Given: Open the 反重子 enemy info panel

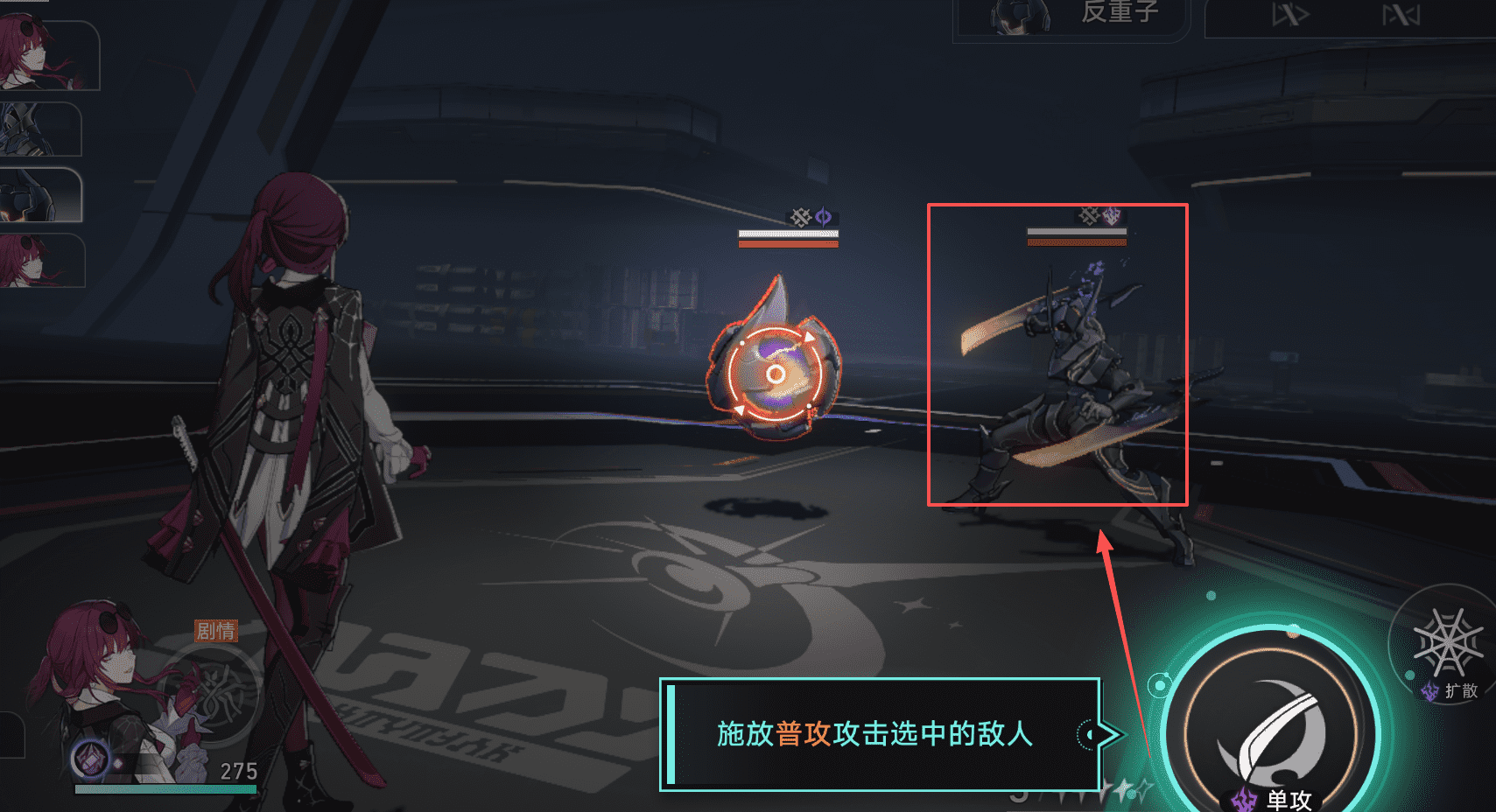Looking at the screenshot, I should [1073, 15].
